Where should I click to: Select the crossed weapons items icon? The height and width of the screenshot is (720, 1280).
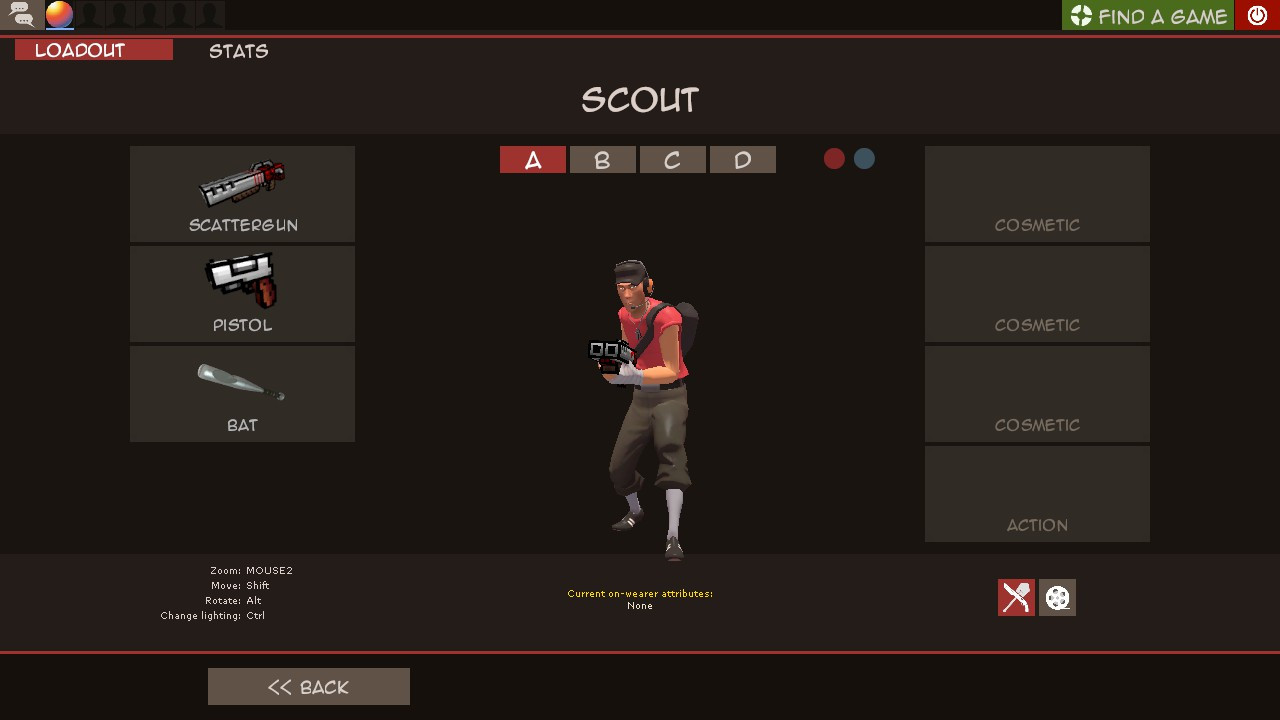click(x=1015, y=598)
